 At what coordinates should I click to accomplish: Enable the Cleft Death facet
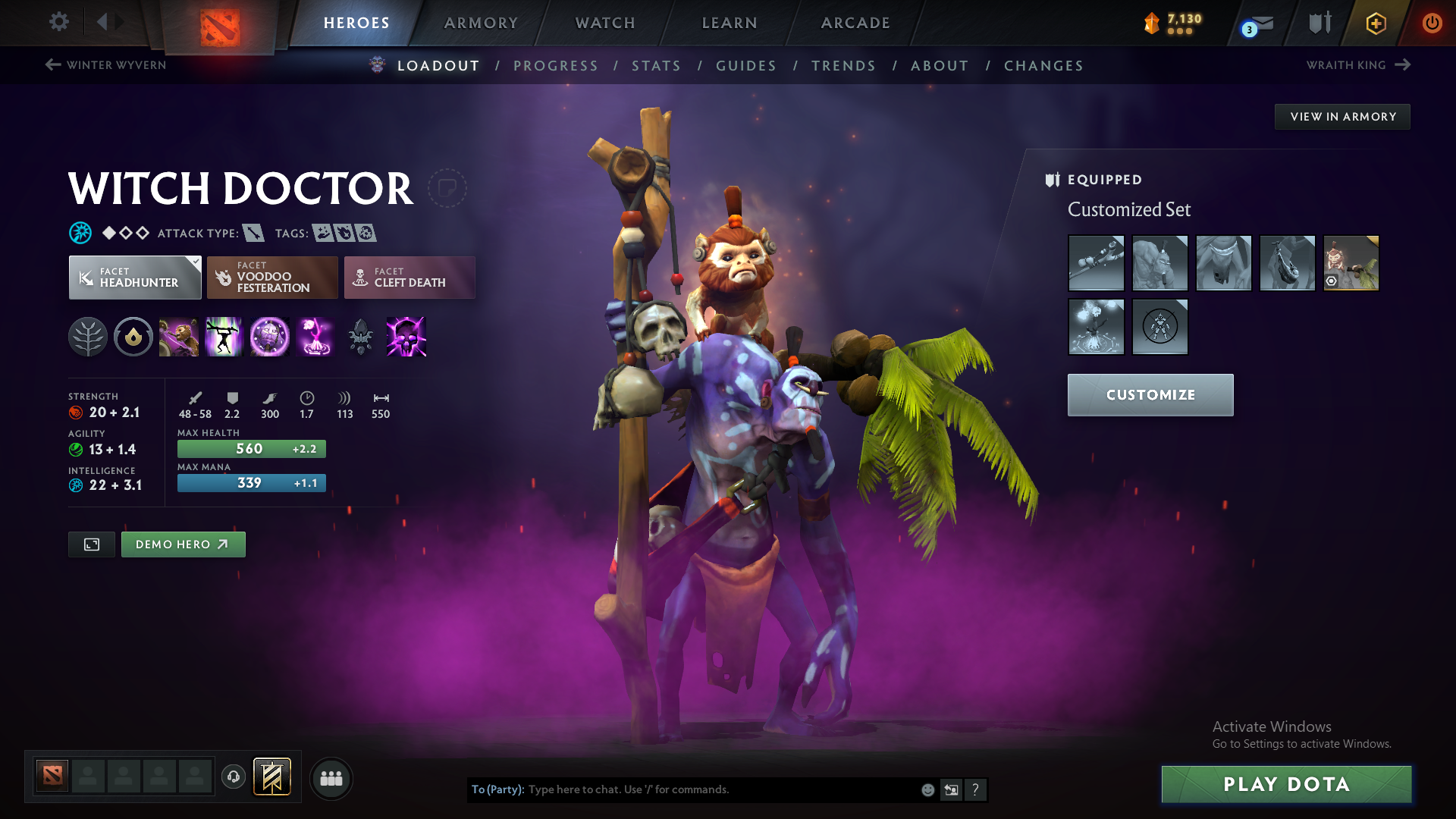pyautogui.click(x=409, y=278)
